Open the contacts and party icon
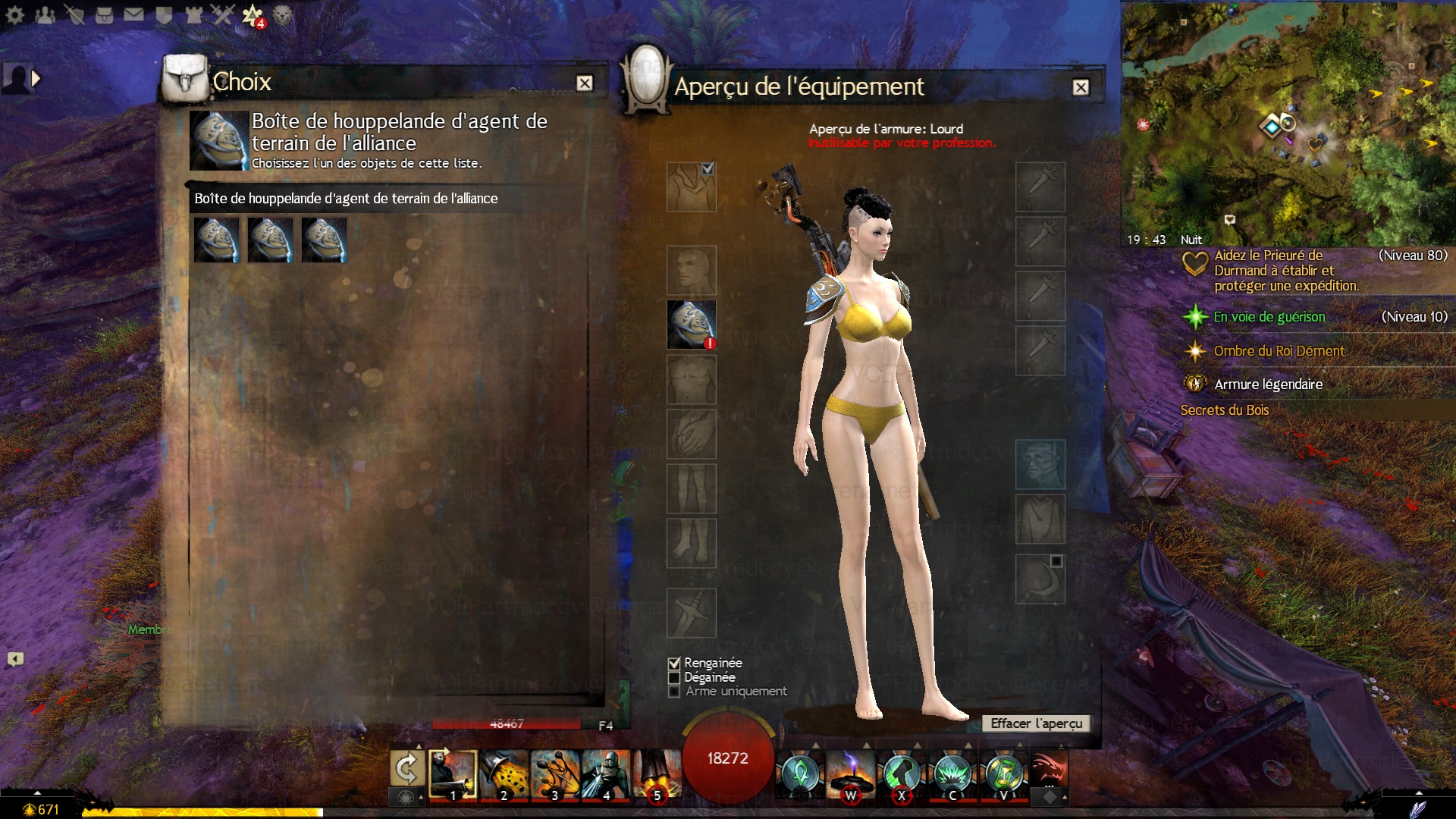1456x819 pixels. pyautogui.click(x=45, y=14)
